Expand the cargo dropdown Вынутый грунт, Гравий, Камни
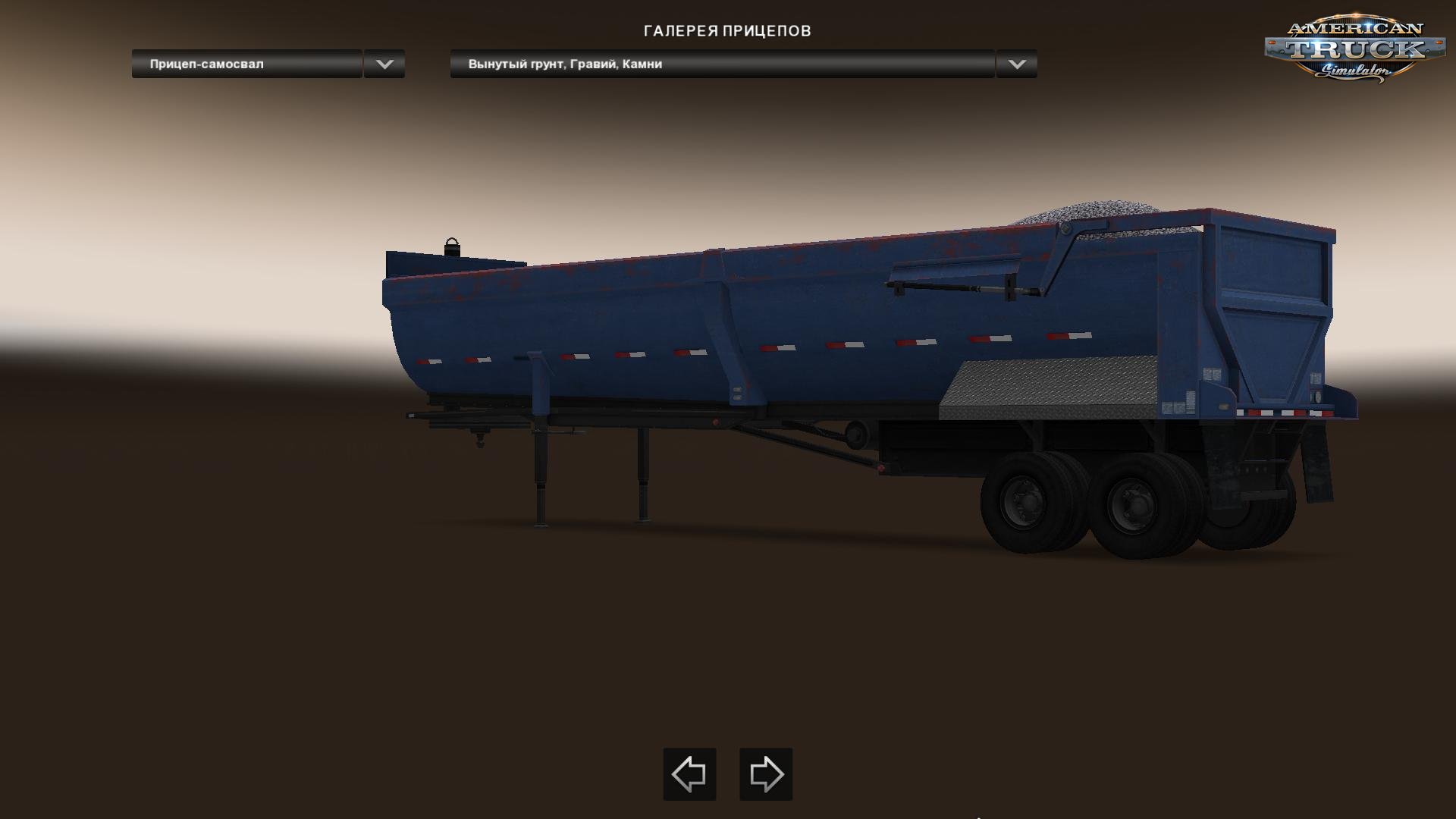Viewport: 1456px width, 819px height. pyautogui.click(x=724, y=66)
